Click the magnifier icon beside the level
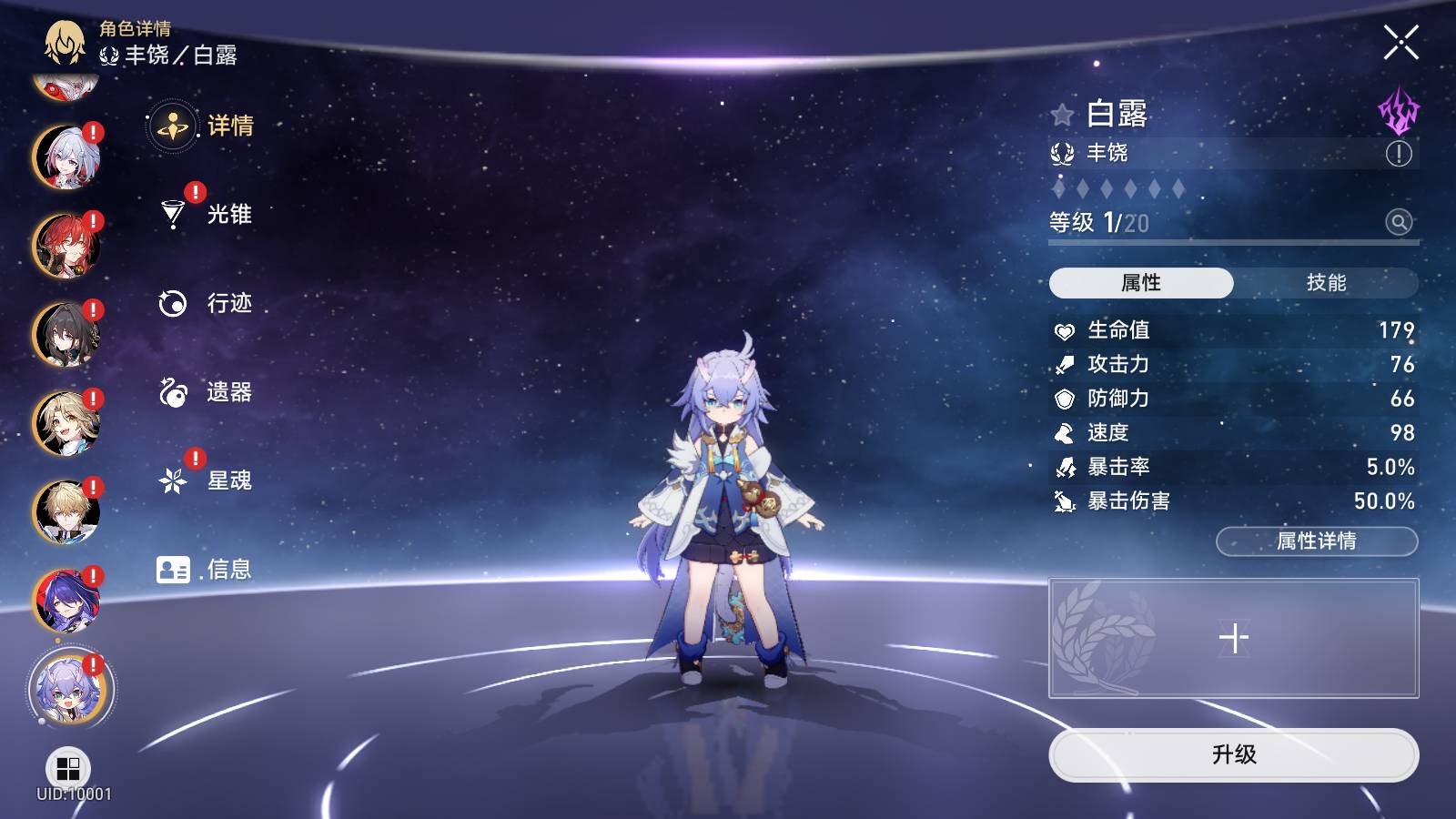Viewport: 1456px width, 819px height. coord(1399,221)
